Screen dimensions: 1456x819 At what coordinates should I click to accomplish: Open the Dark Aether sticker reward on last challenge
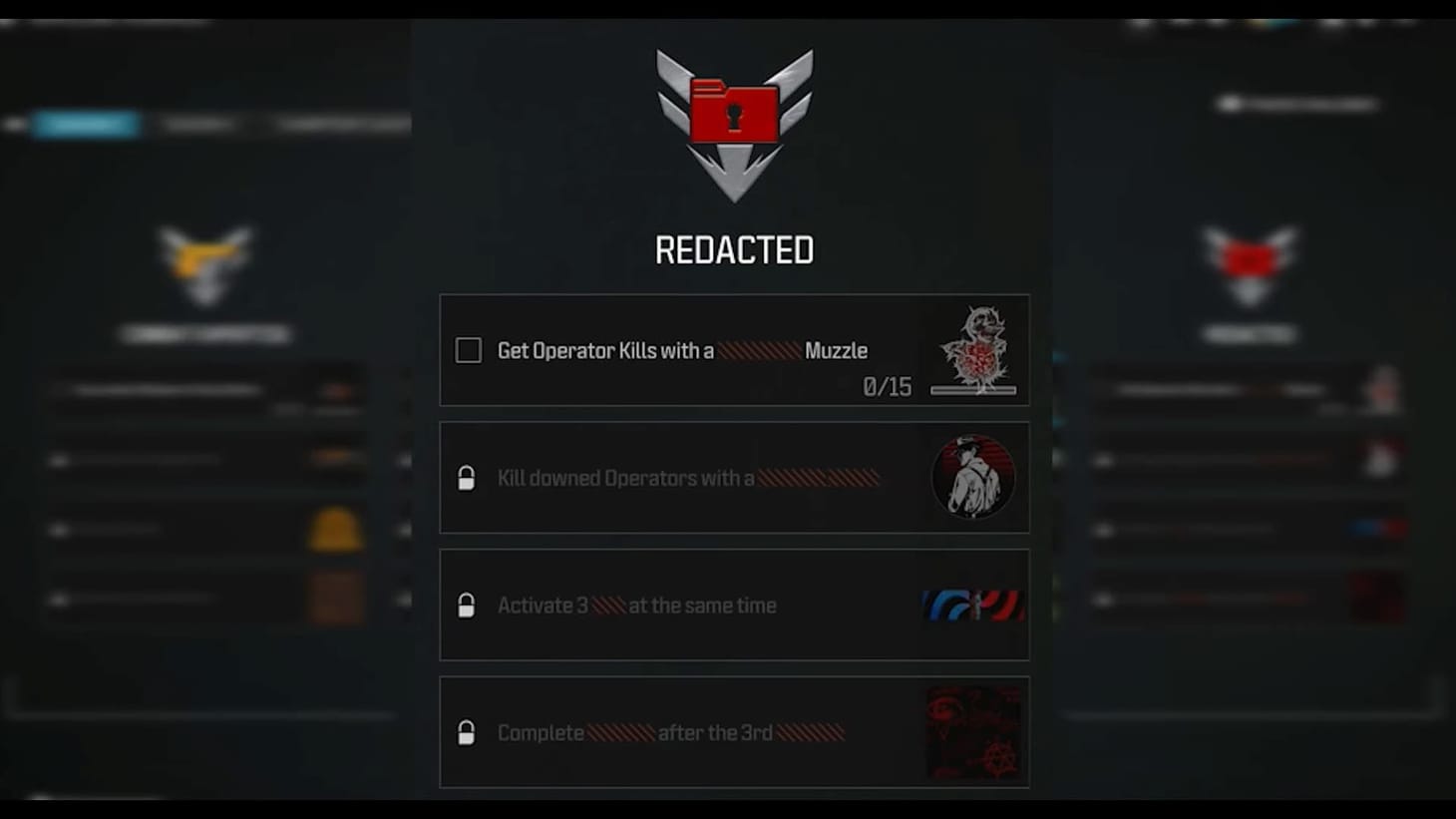(973, 731)
